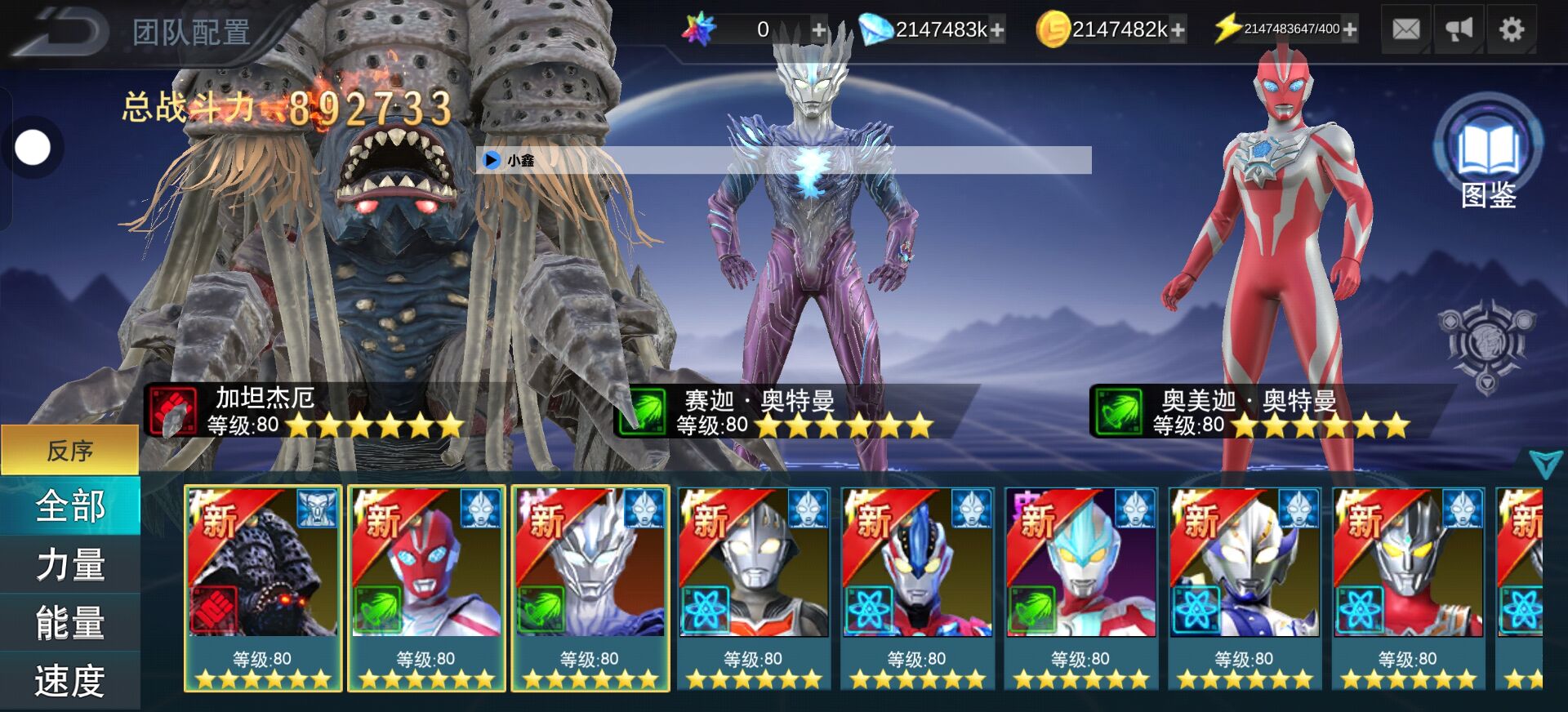1568x712 pixels.
Task: Toggle the 反序 reverse order button
Action: pyautogui.click(x=70, y=450)
